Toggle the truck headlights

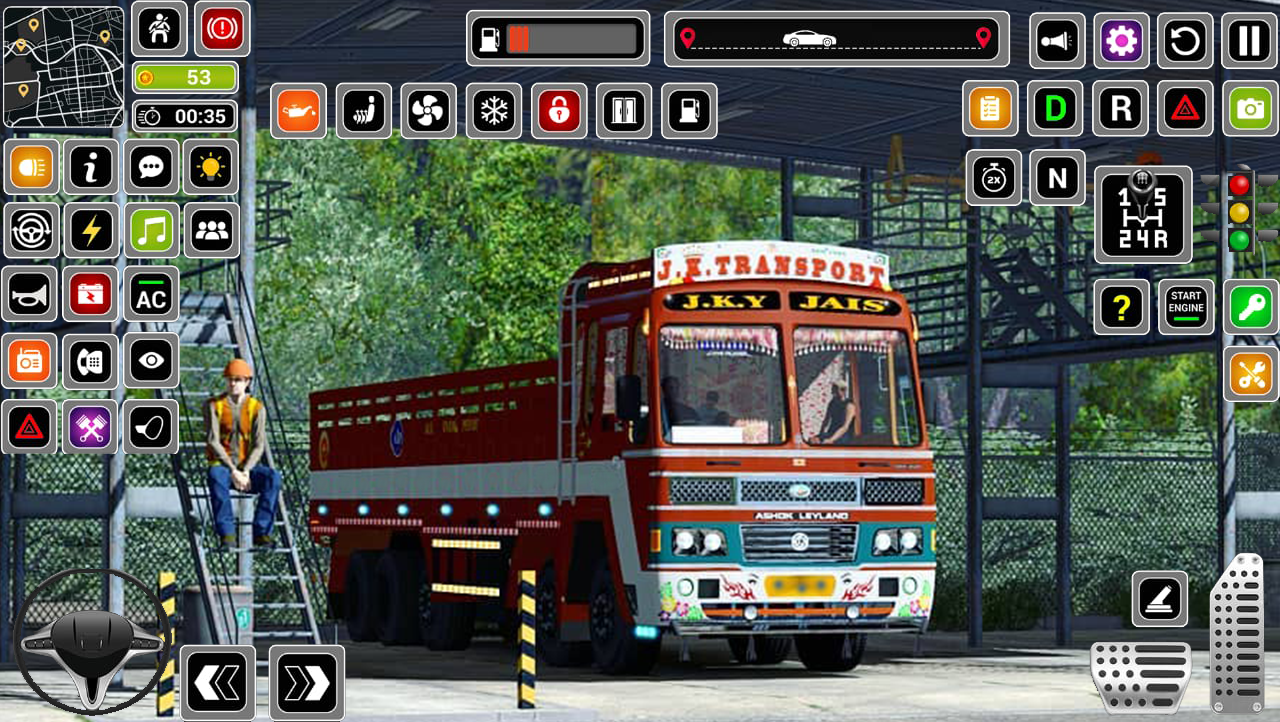[x=29, y=168]
